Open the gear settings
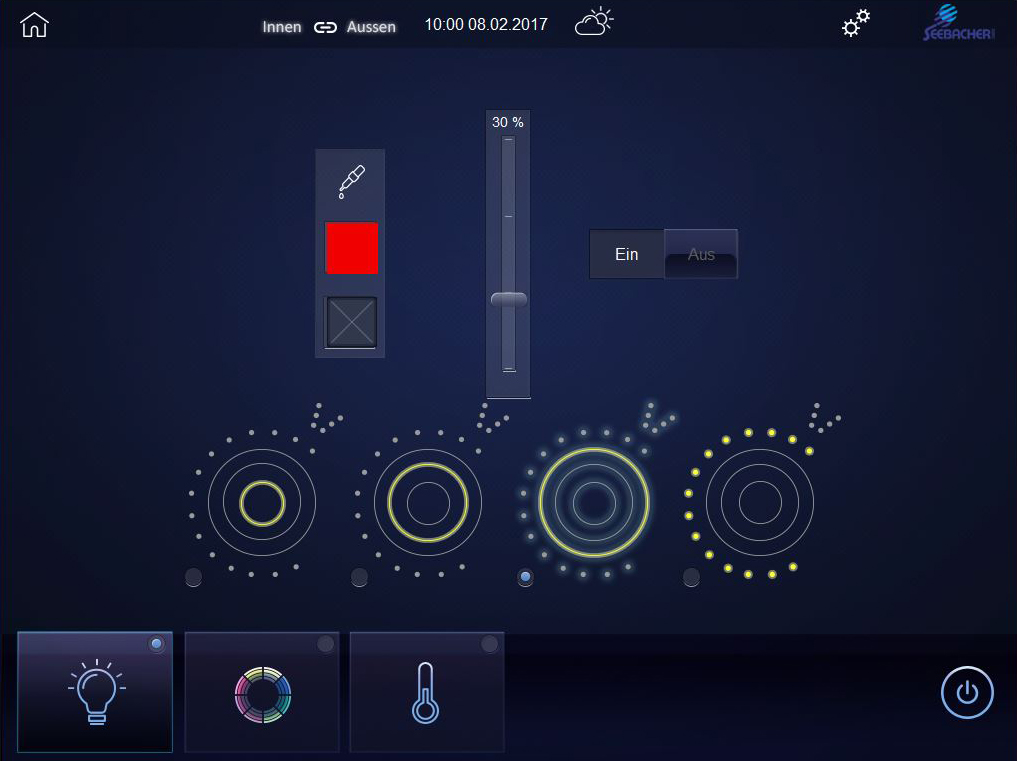The height and width of the screenshot is (761, 1017). [x=855, y=24]
